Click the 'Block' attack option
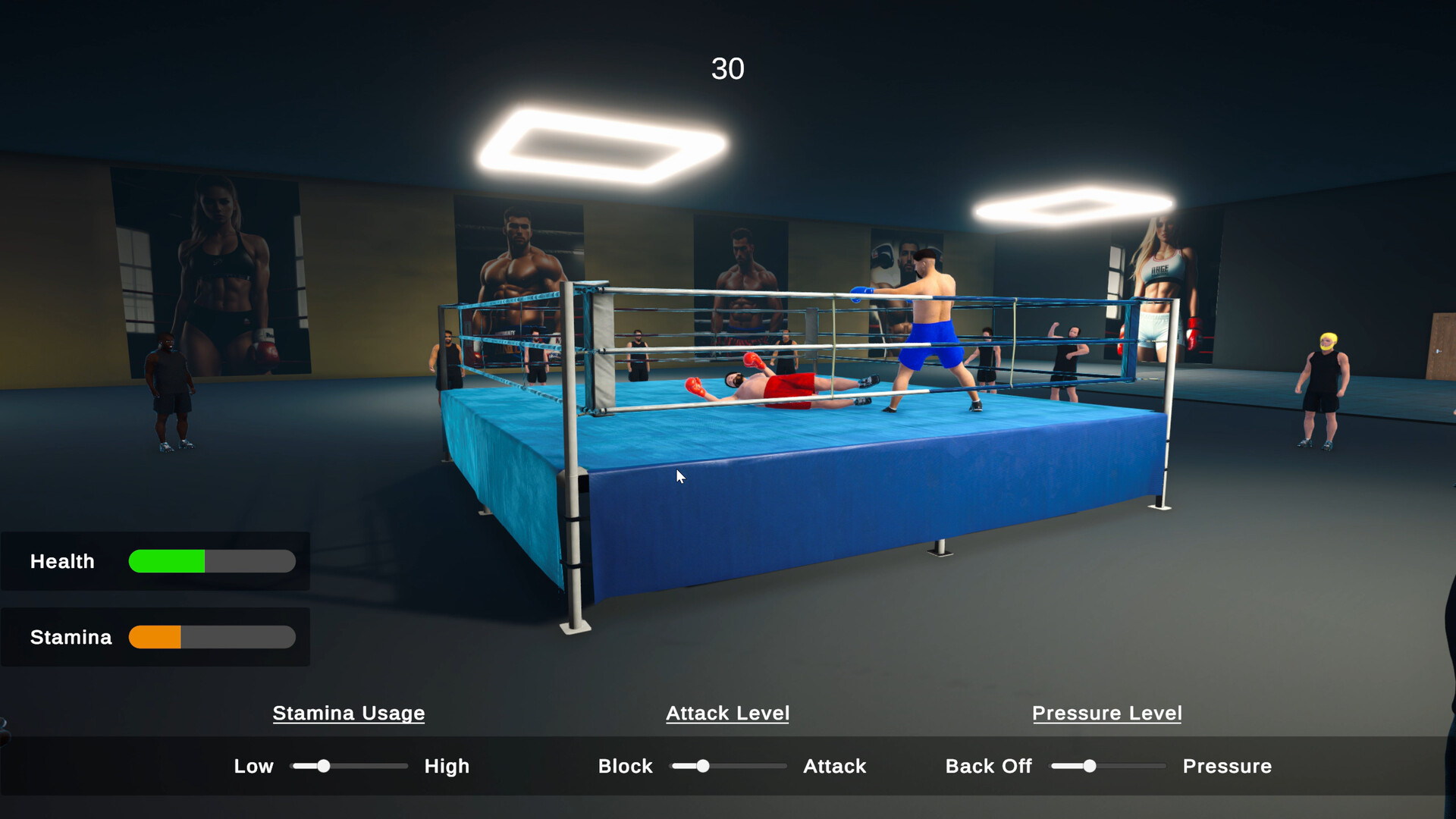The height and width of the screenshot is (819, 1456). tap(625, 766)
